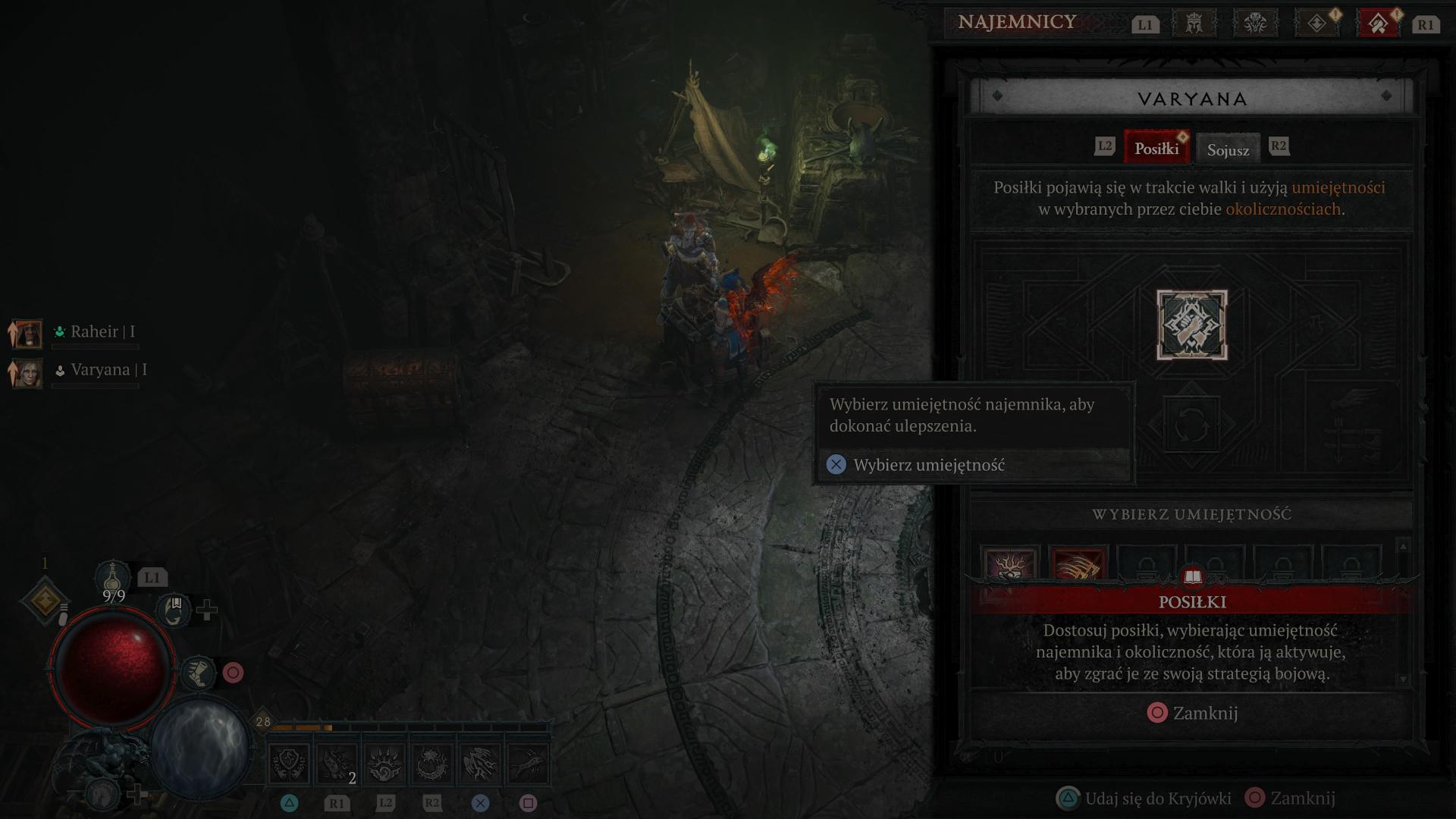Activate the shield skill in the hotbar
1456x819 pixels.
(x=290, y=764)
